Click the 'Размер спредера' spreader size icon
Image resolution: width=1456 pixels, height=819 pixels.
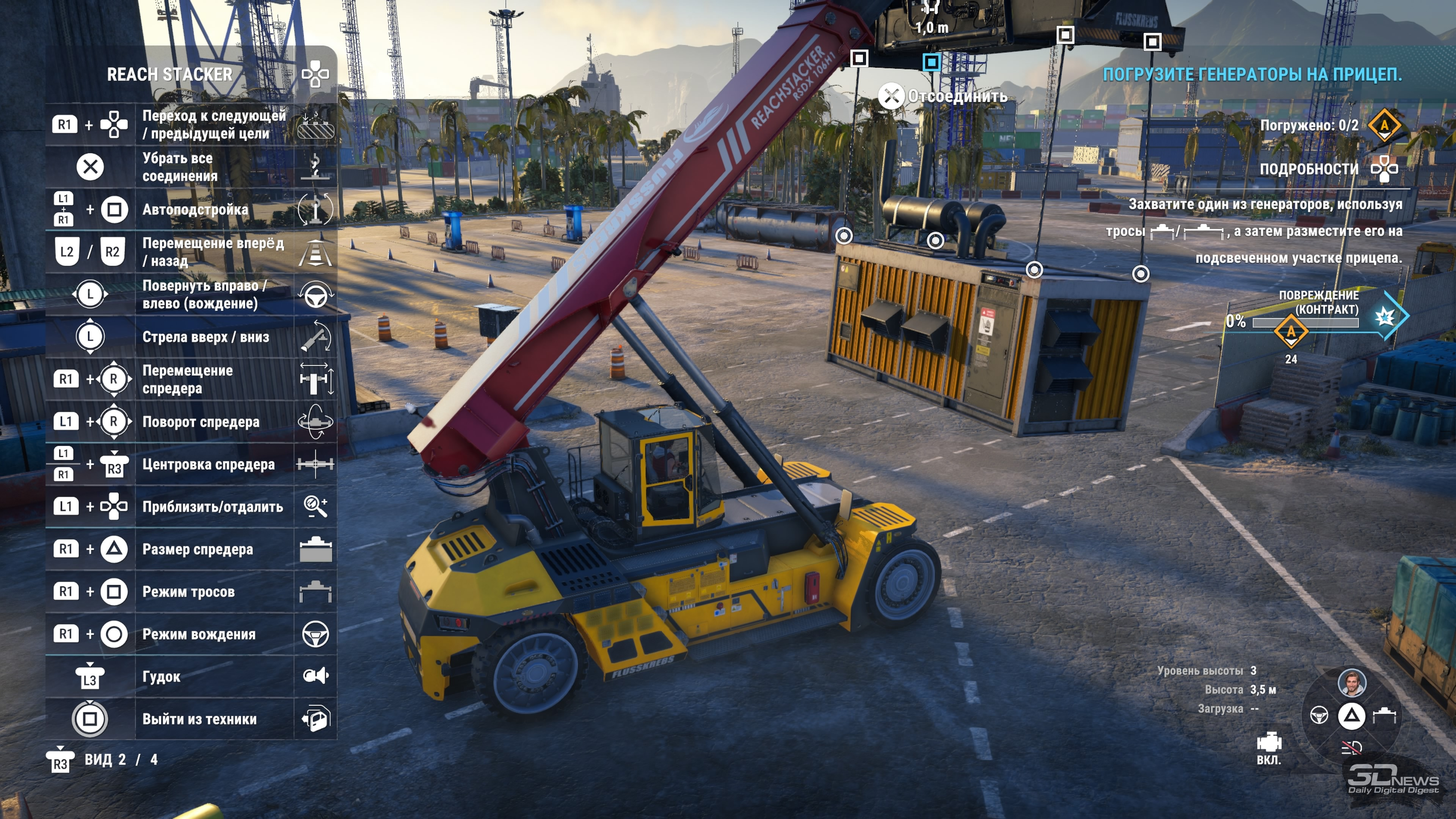pos(315,549)
